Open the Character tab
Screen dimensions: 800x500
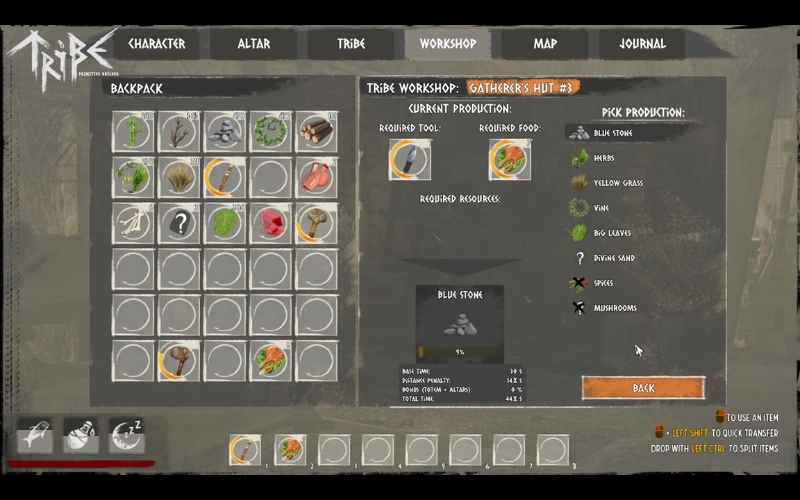[x=156, y=44]
